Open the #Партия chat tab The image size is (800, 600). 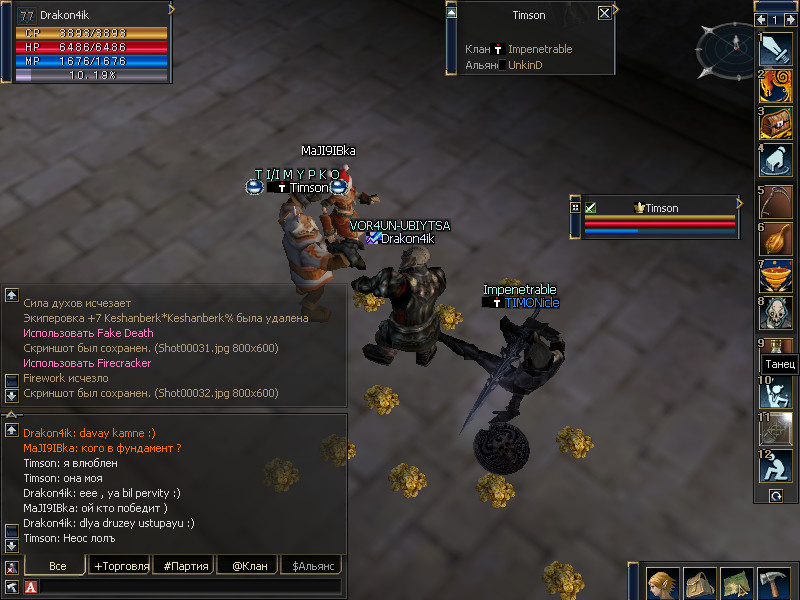(x=185, y=566)
